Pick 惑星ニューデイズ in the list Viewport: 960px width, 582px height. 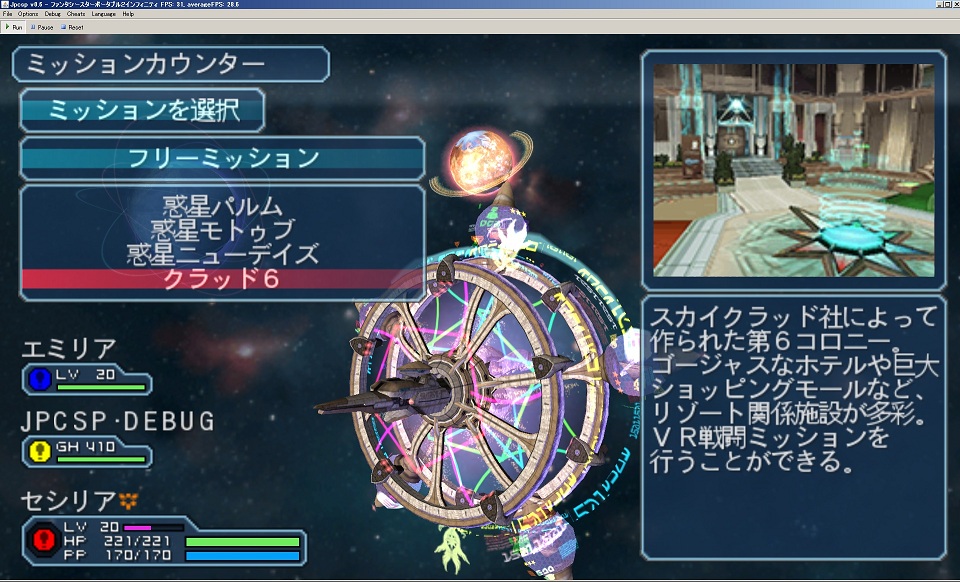pyautogui.click(x=222, y=254)
